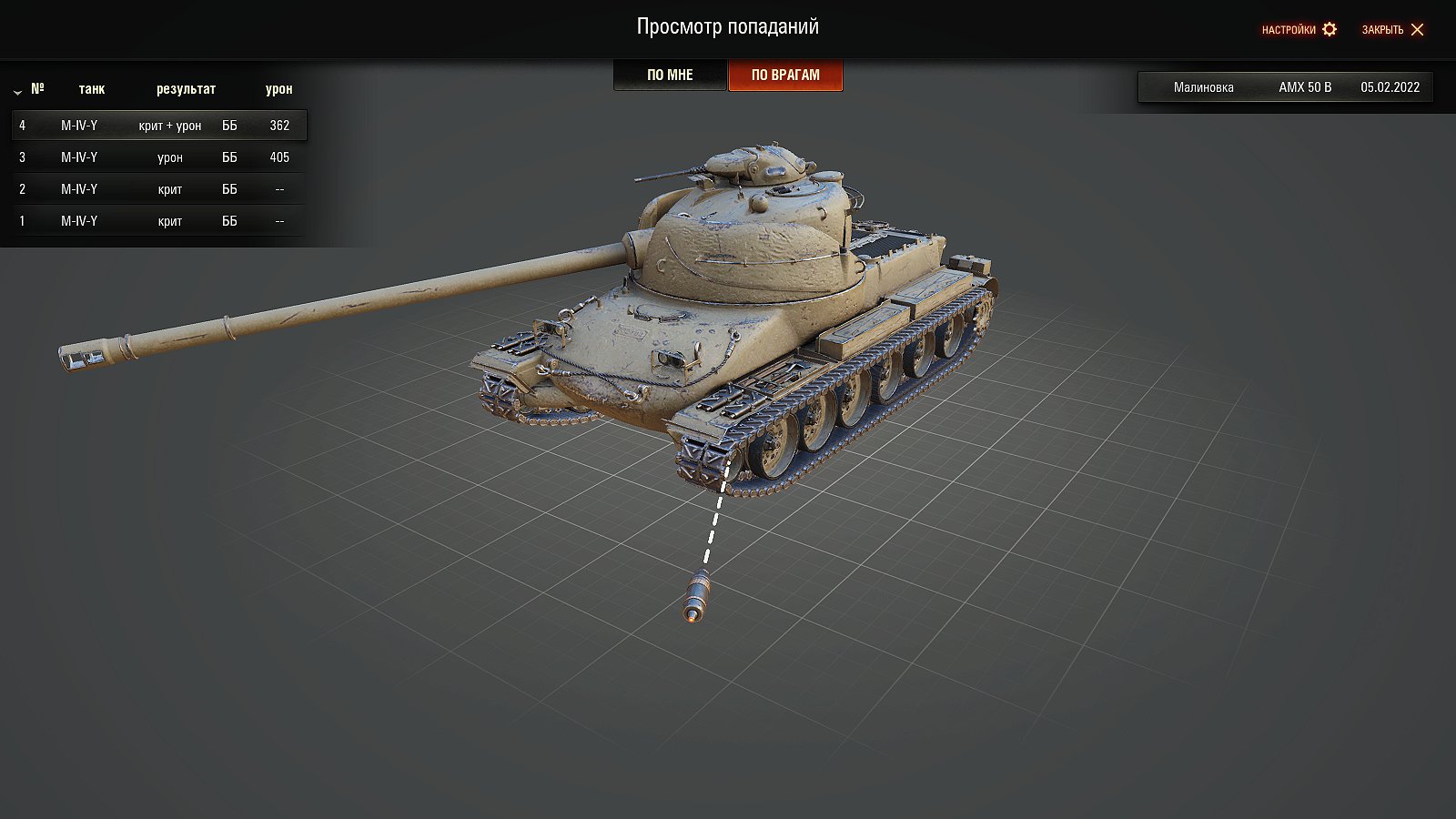Image resolution: width=1456 pixels, height=819 pixels.
Task: Sort list by урон column header
Action: tap(278, 89)
